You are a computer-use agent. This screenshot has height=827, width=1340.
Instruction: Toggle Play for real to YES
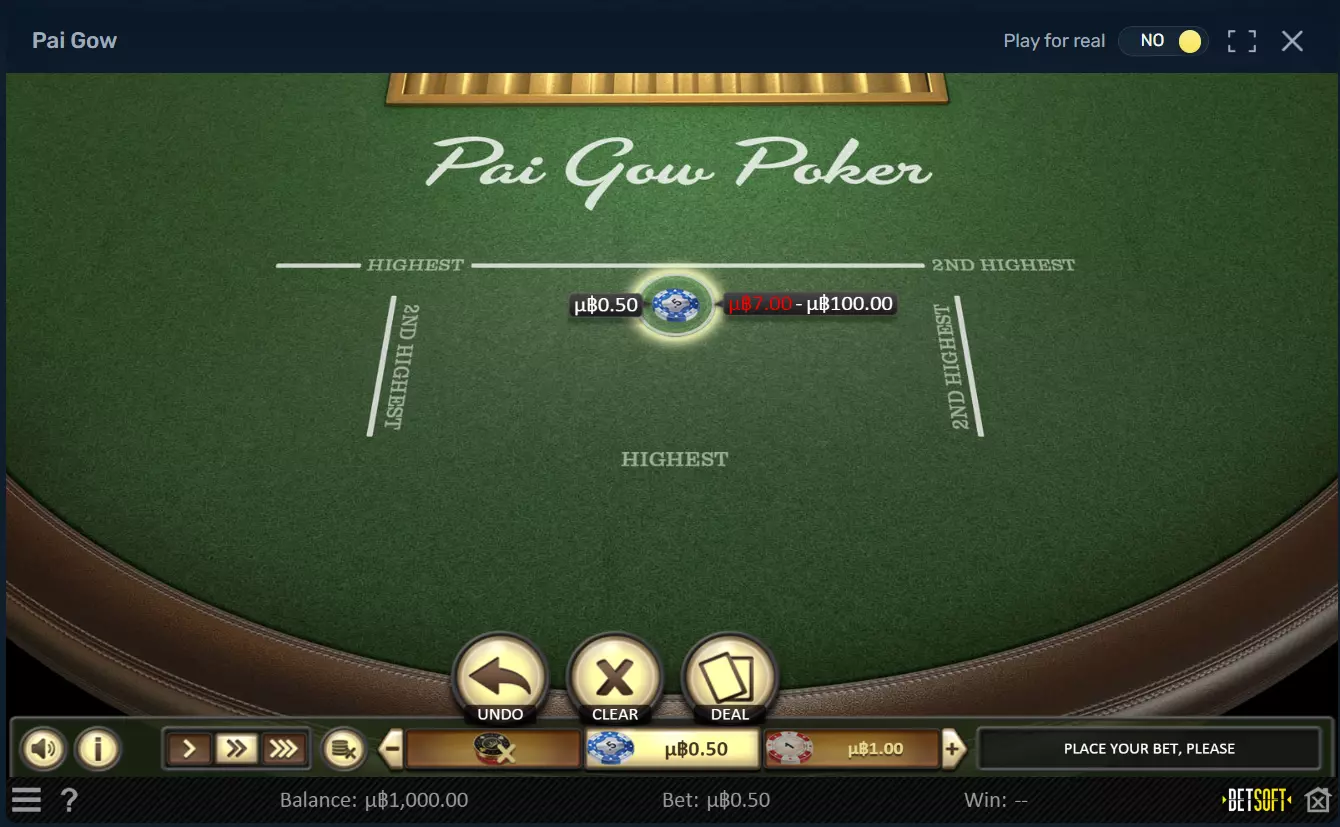tap(1163, 41)
